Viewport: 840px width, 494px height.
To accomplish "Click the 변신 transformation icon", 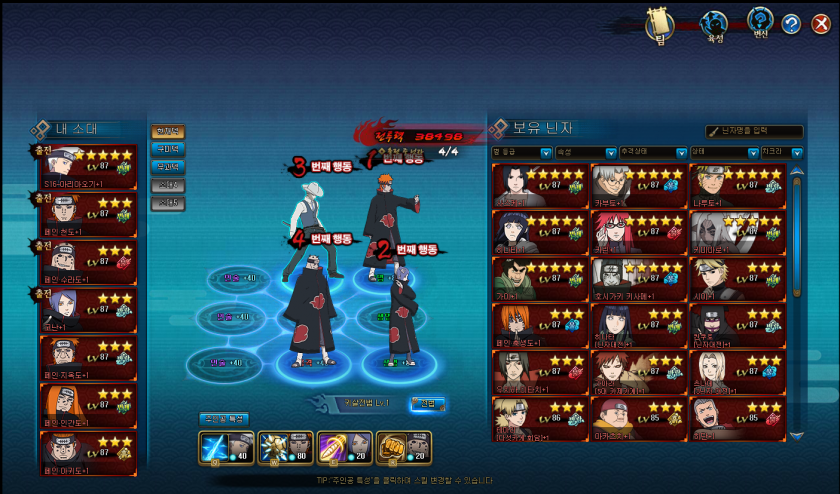I will tap(760, 22).
